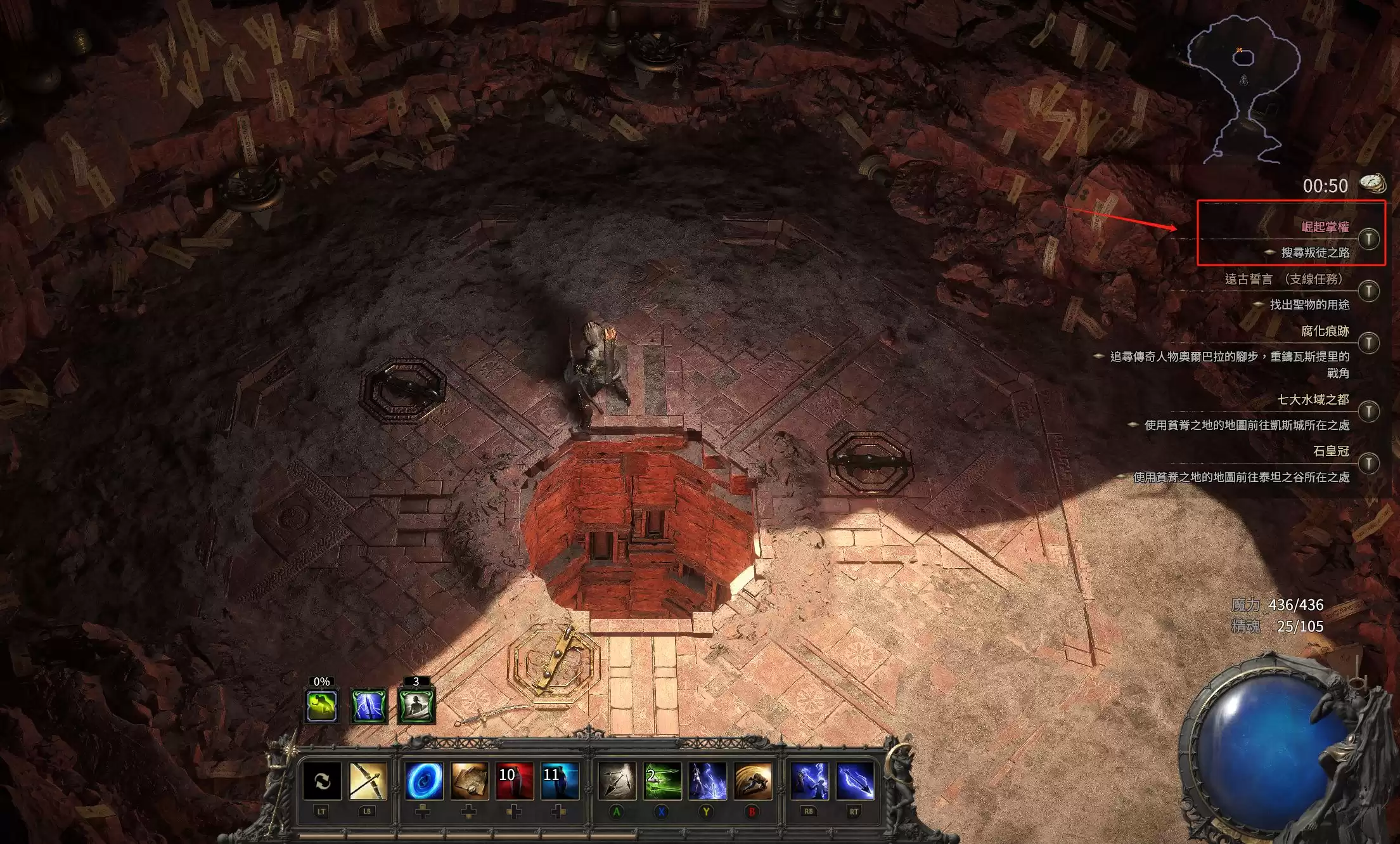Toggle the pin for 石皇冠 quest

[x=1369, y=463]
